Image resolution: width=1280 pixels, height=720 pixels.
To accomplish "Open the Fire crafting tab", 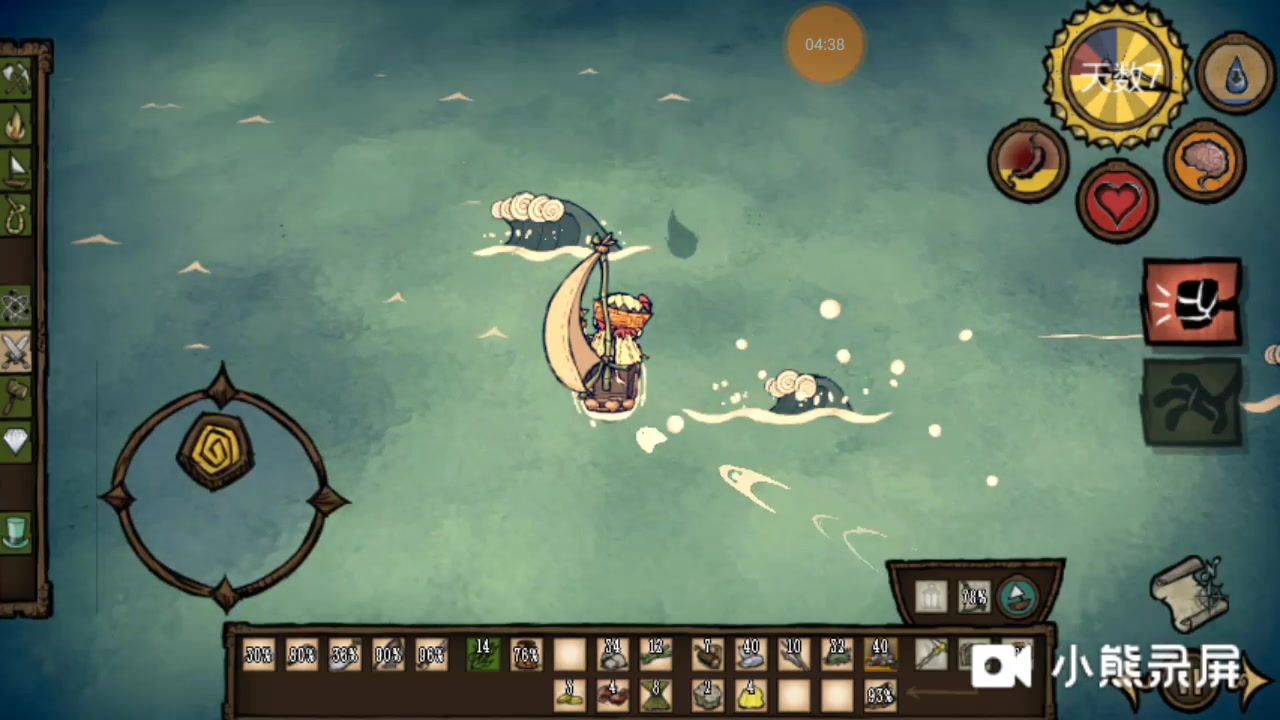I will pos(17,124).
